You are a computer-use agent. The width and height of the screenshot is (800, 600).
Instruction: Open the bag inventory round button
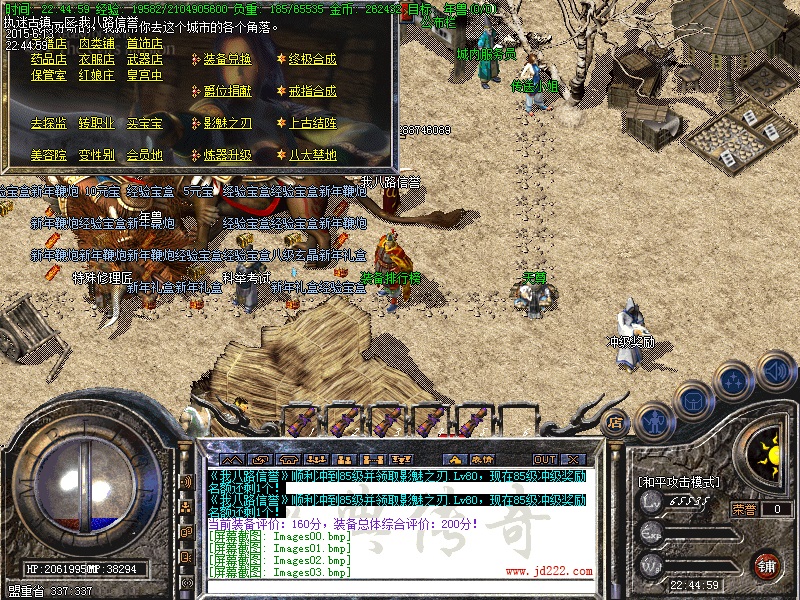[x=692, y=400]
